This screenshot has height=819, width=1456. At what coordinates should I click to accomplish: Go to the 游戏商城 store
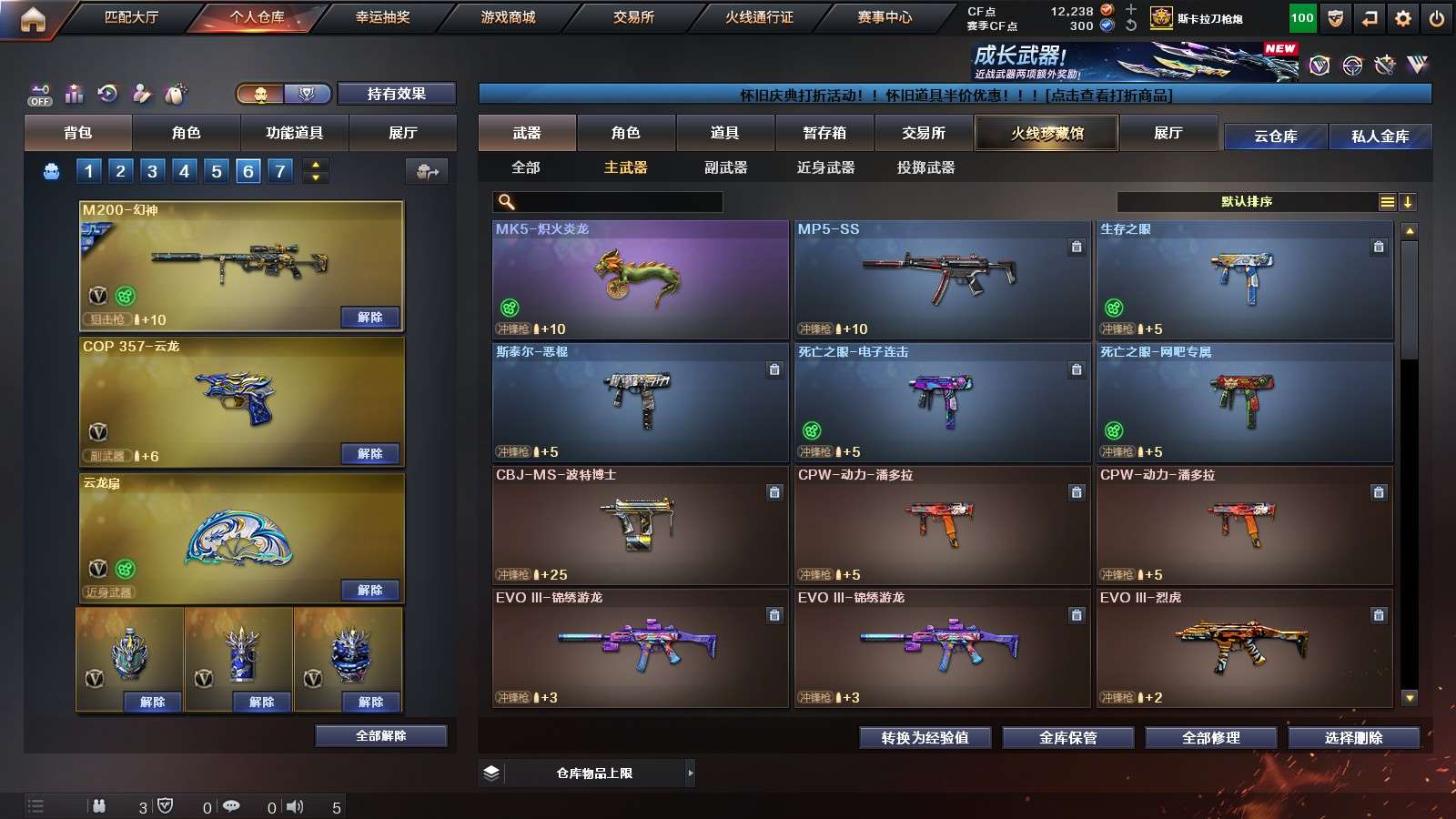(x=508, y=17)
